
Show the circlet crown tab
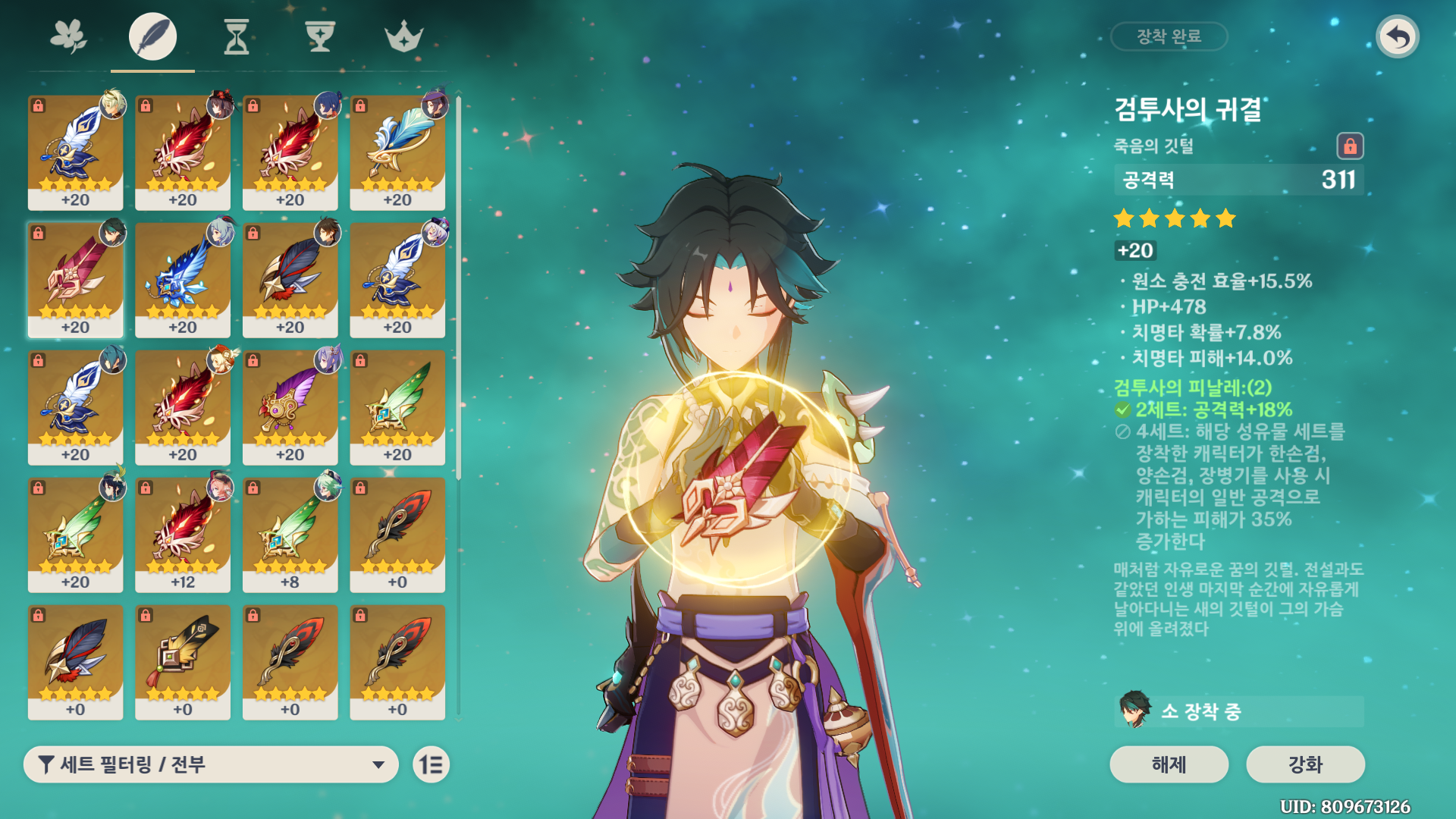(403, 36)
